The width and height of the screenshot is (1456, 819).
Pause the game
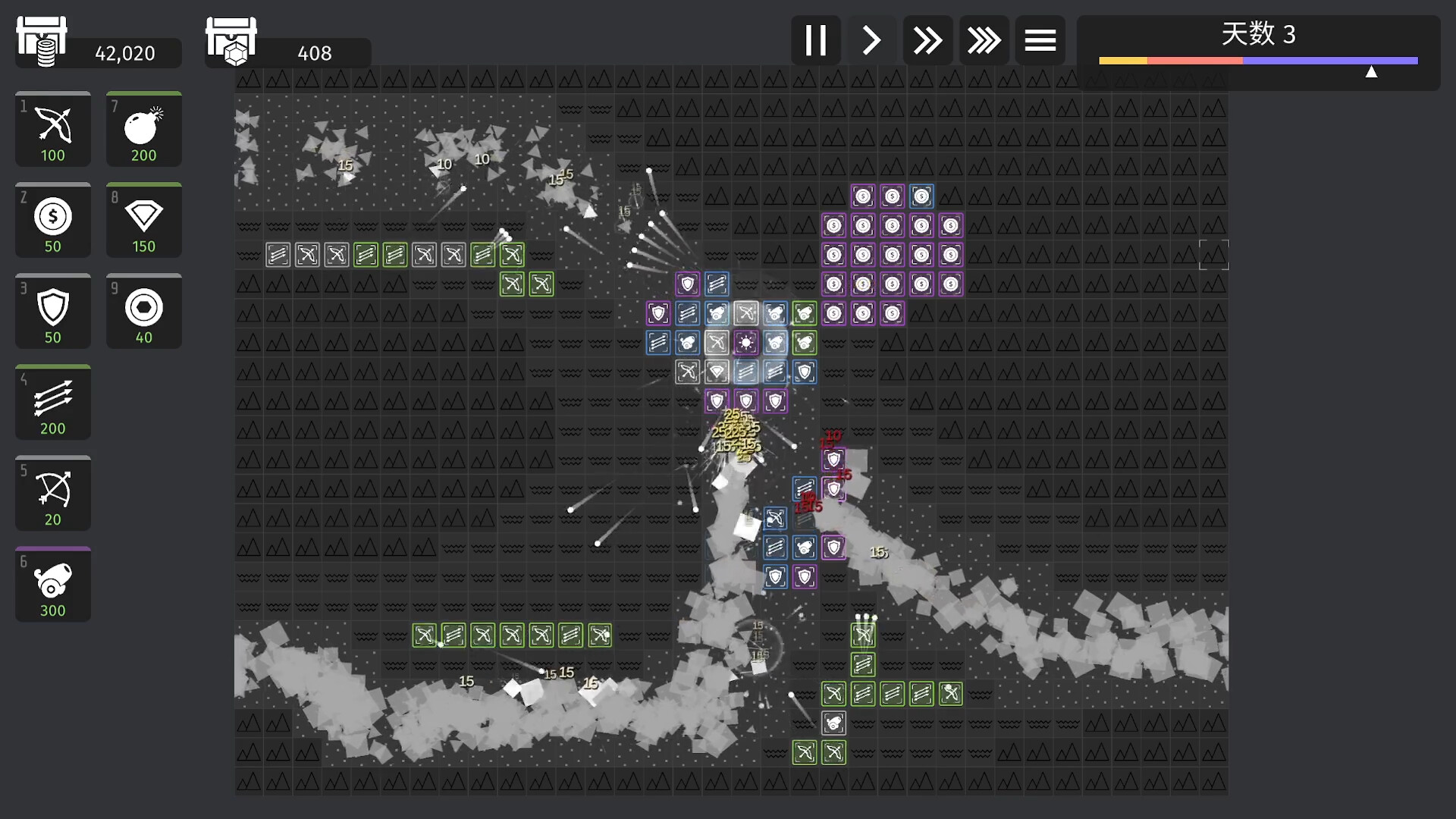coord(815,40)
